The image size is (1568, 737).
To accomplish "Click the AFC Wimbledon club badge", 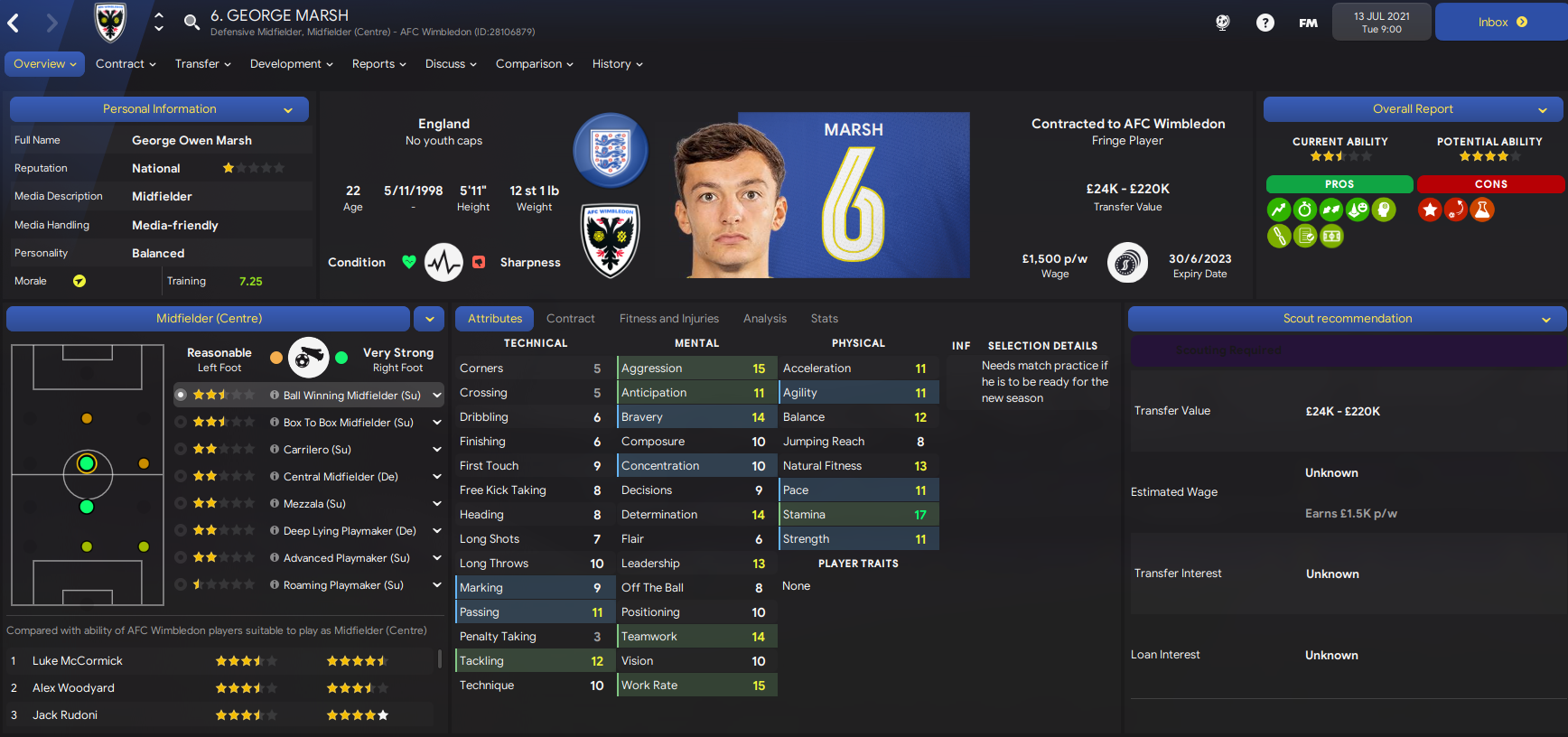I will point(611,239).
